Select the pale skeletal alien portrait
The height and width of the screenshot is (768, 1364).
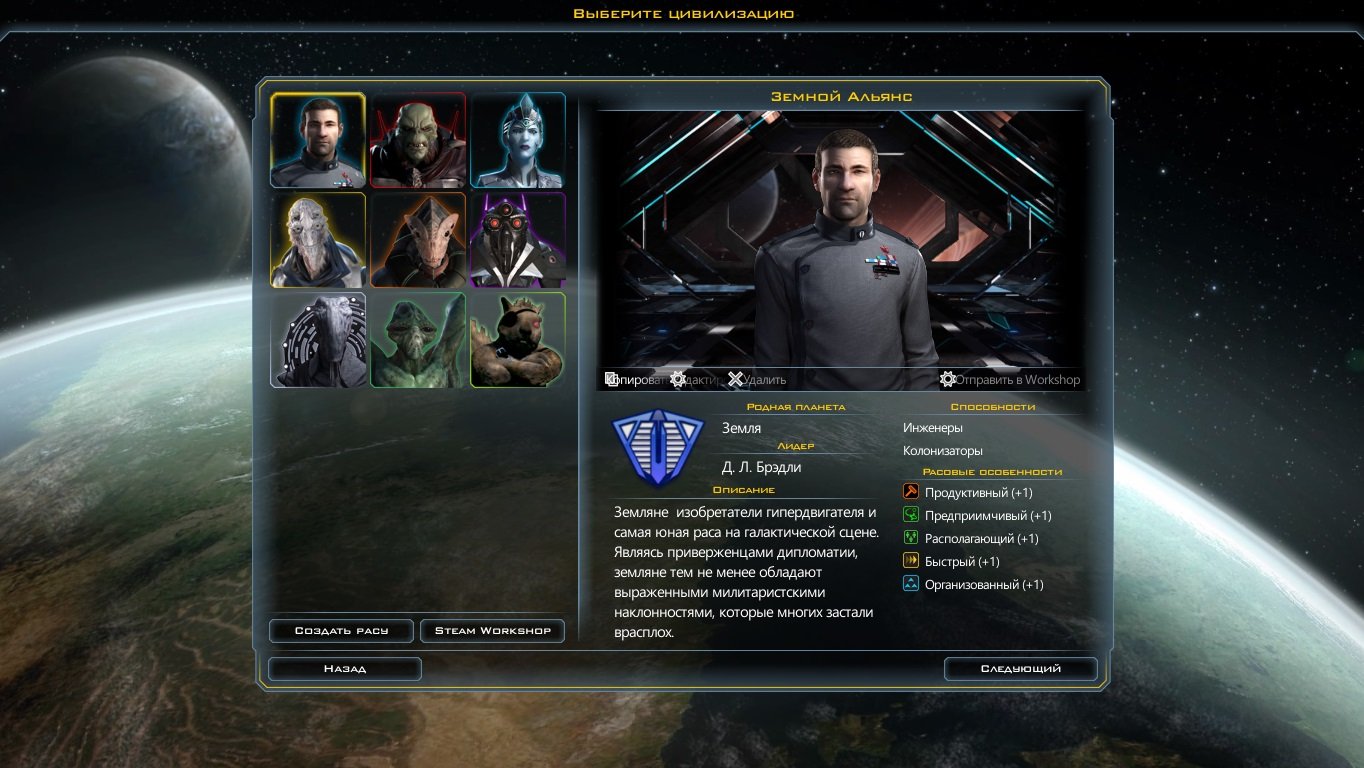tap(317, 240)
